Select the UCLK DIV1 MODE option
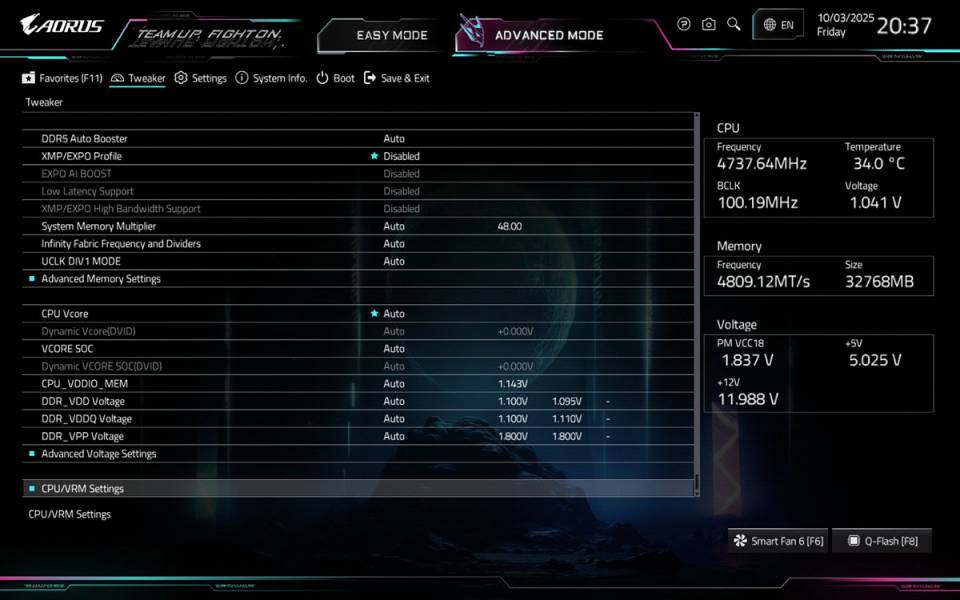 click(83, 261)
